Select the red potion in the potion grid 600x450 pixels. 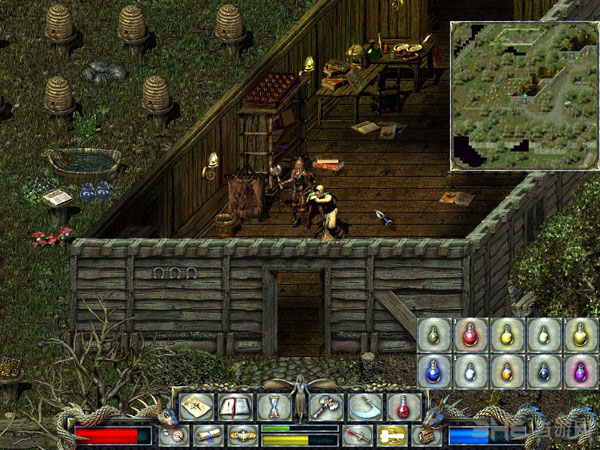pyautogui.click(x=469, y=335)
